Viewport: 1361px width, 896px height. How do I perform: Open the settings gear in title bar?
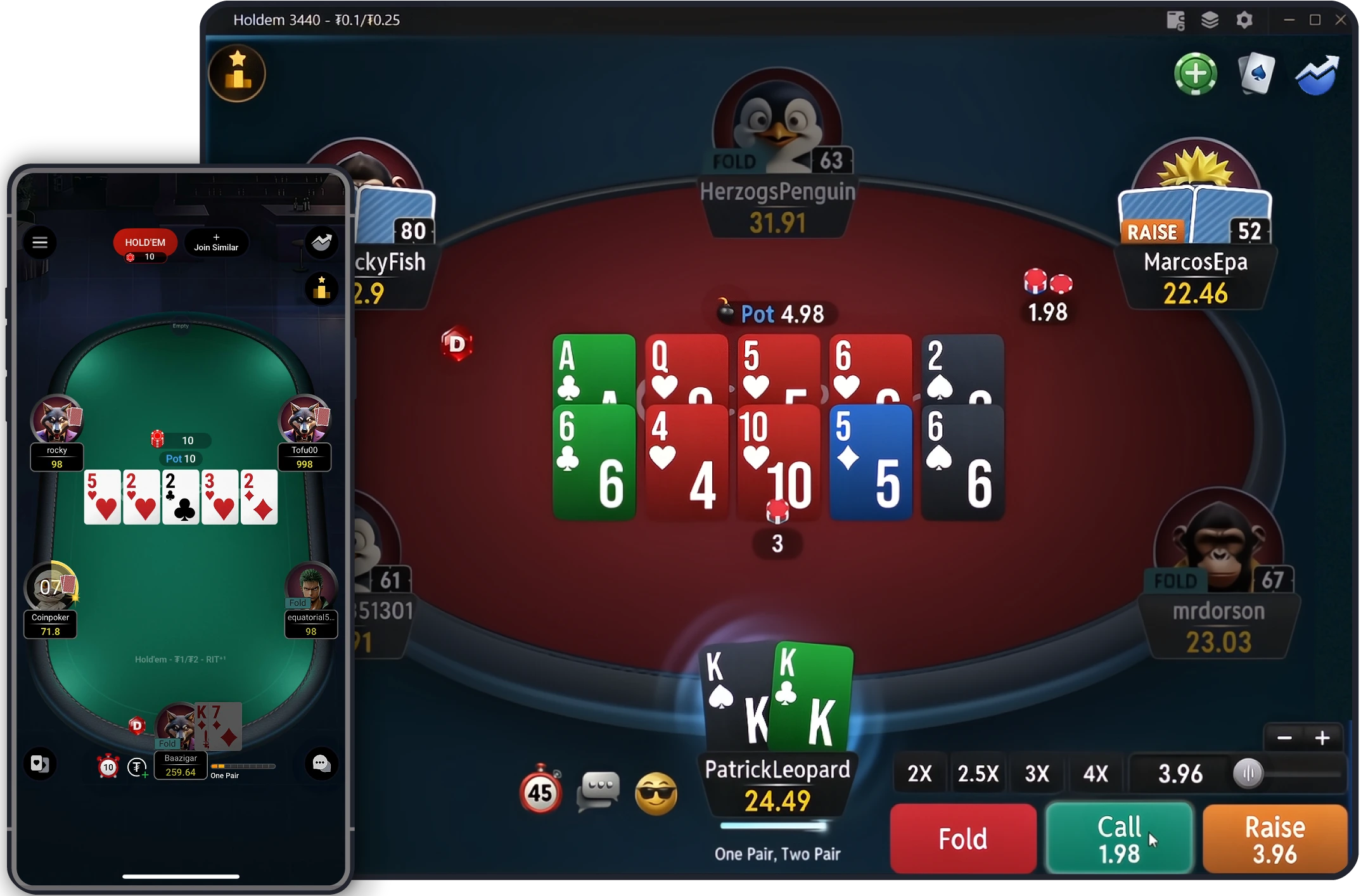(1244, 20)
